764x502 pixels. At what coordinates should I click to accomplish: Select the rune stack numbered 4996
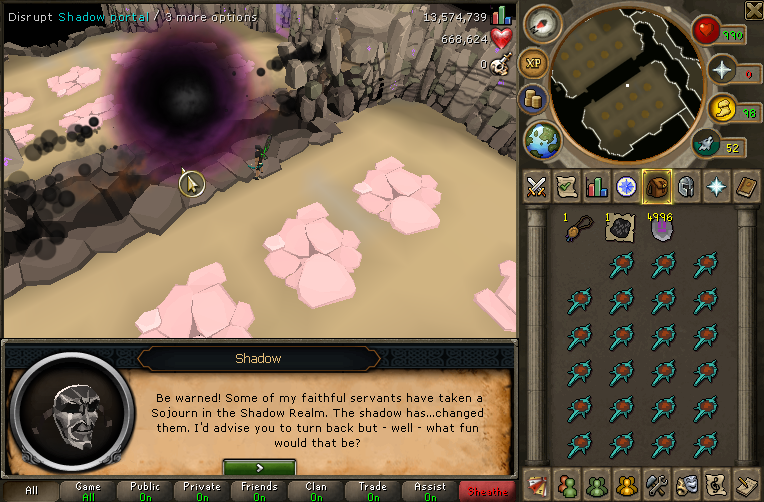(659, 230)
